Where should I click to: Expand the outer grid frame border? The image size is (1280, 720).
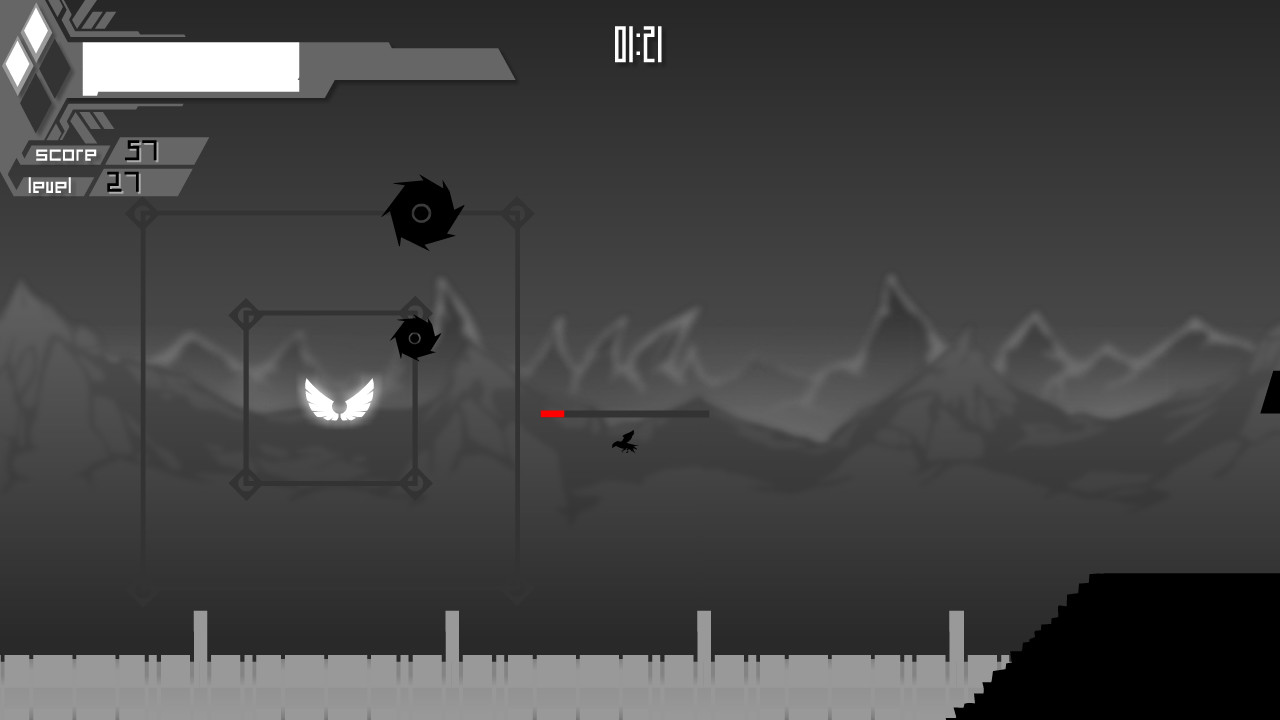click(330, 211)
